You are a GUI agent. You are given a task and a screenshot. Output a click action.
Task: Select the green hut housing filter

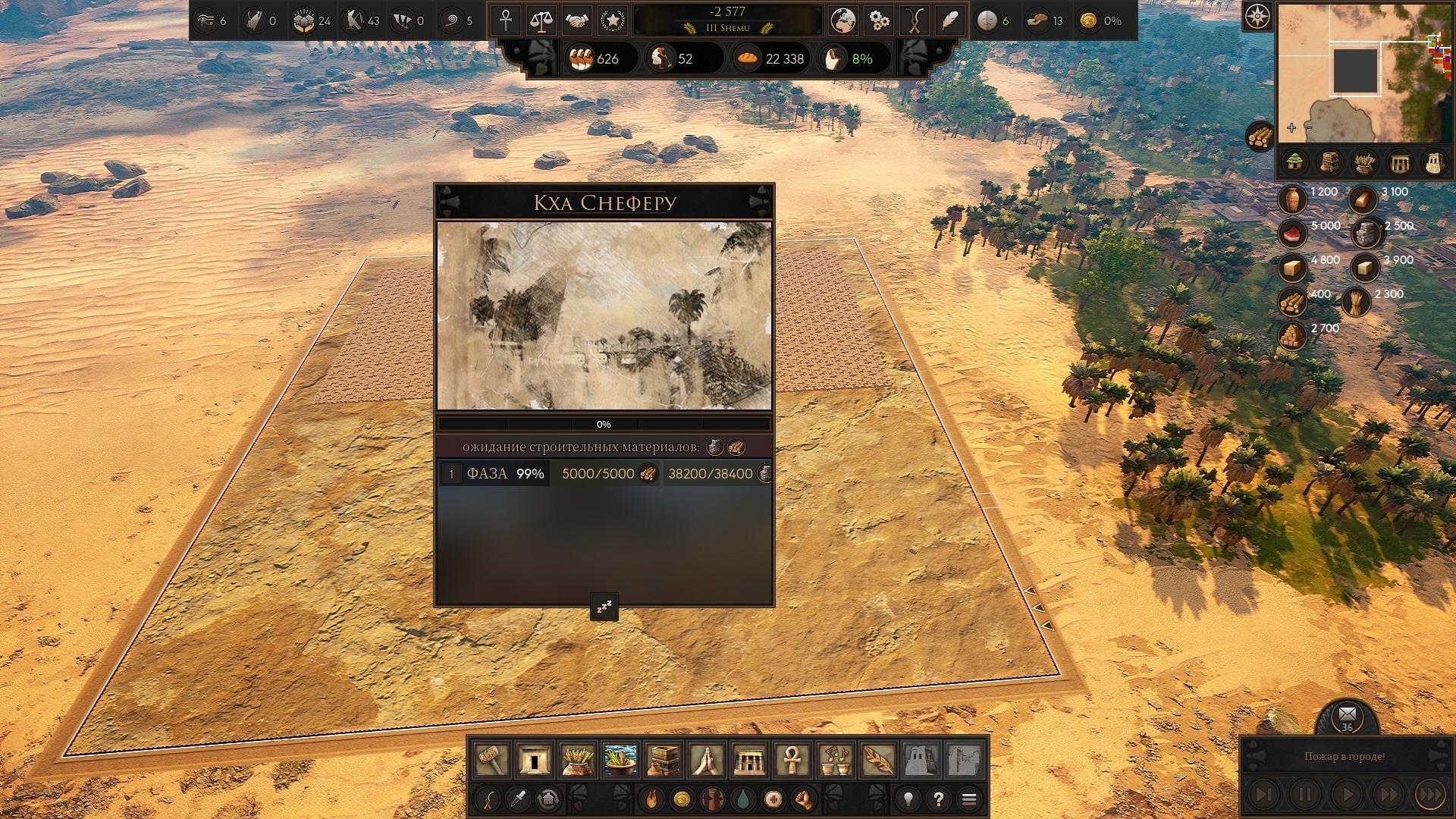coord(1294,162)
